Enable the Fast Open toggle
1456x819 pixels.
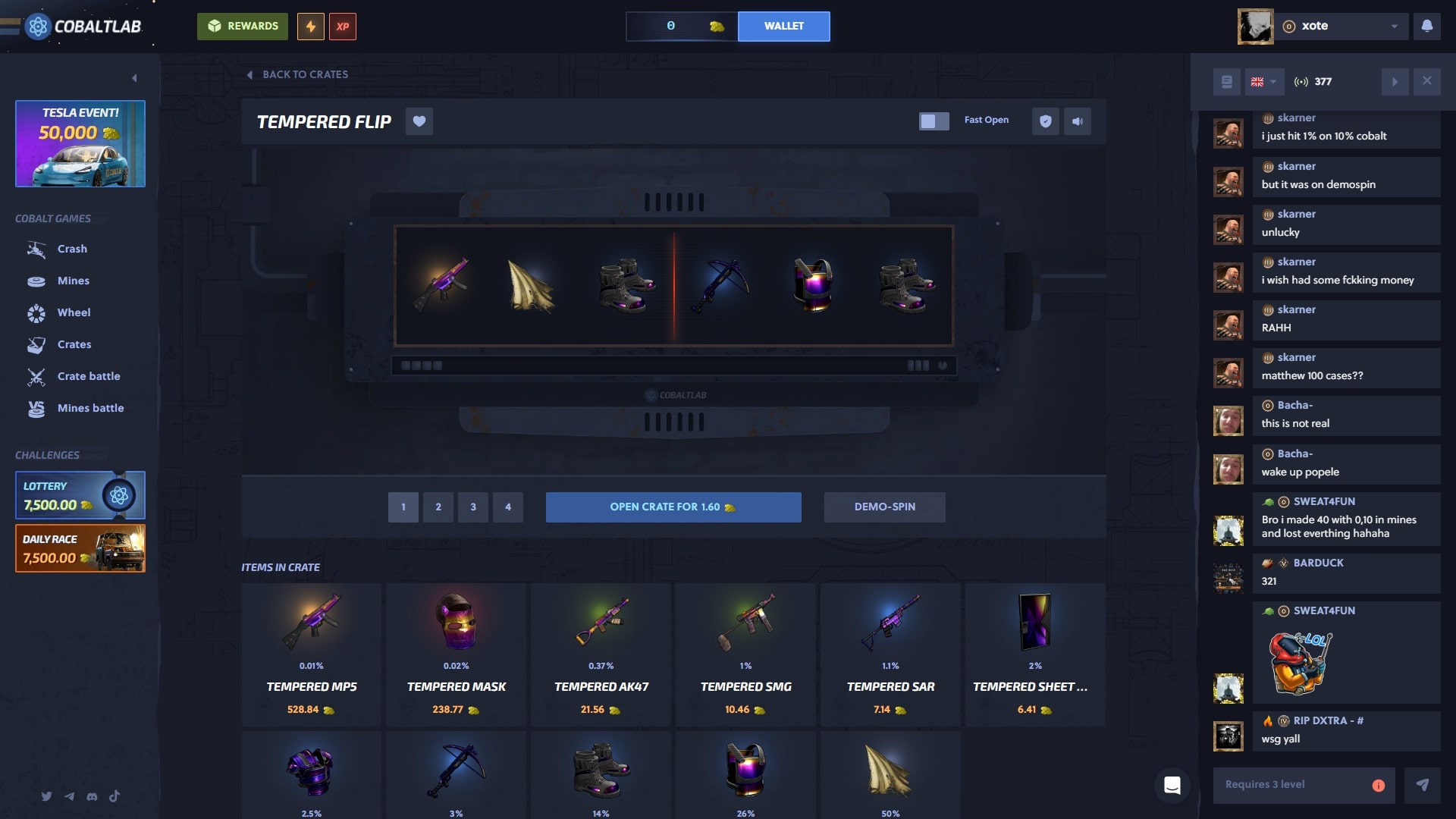tap(934, 120)
